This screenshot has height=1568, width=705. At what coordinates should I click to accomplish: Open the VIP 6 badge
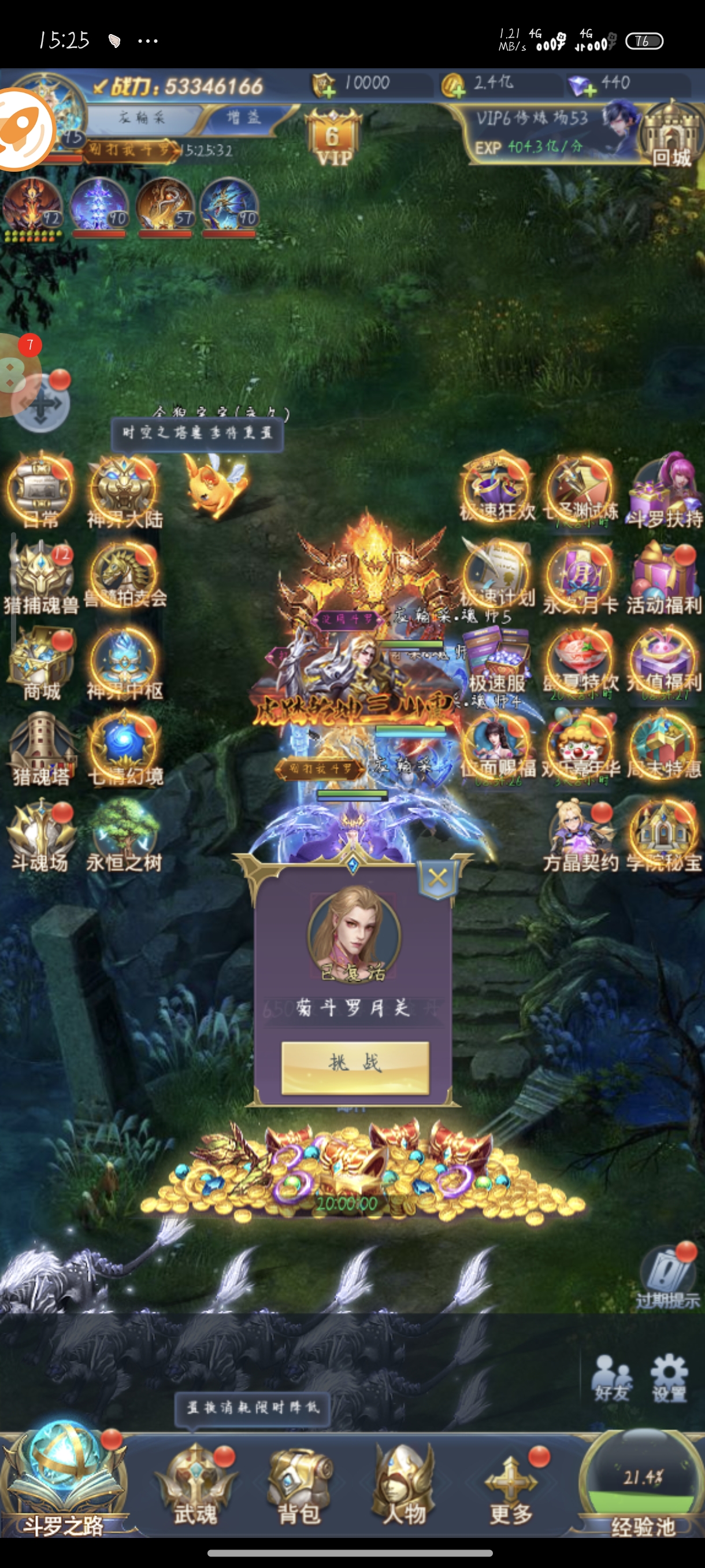(x=333, y=139)
